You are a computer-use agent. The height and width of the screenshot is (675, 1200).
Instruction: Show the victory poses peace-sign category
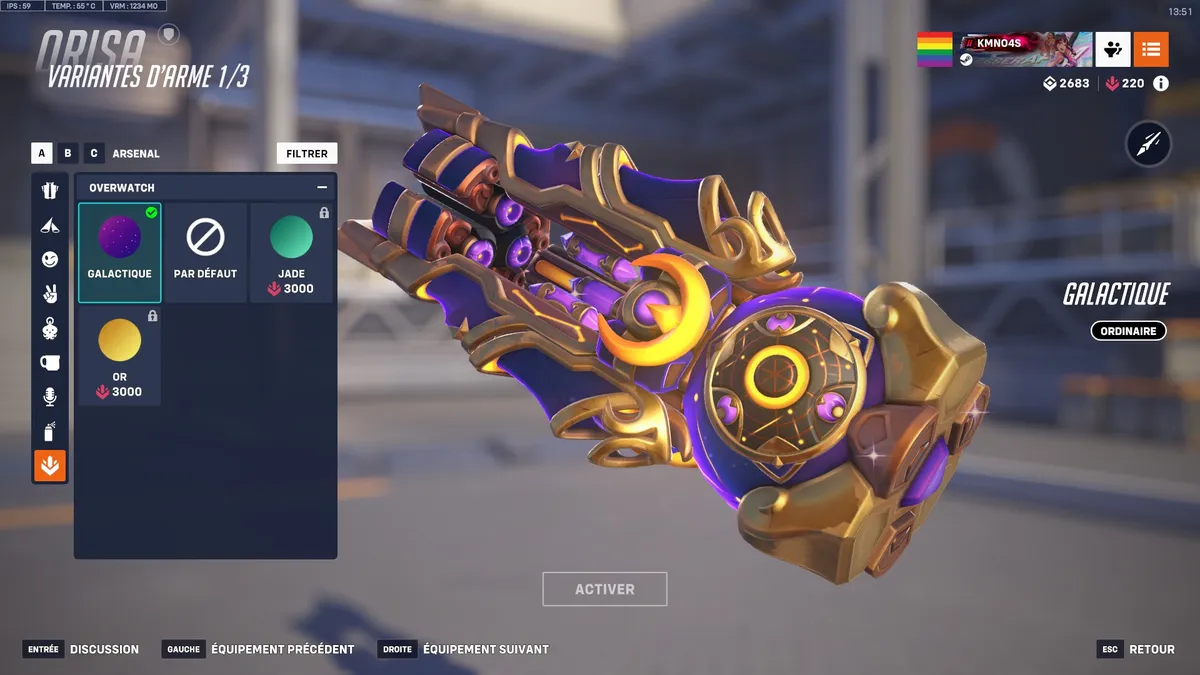(50, 293)
